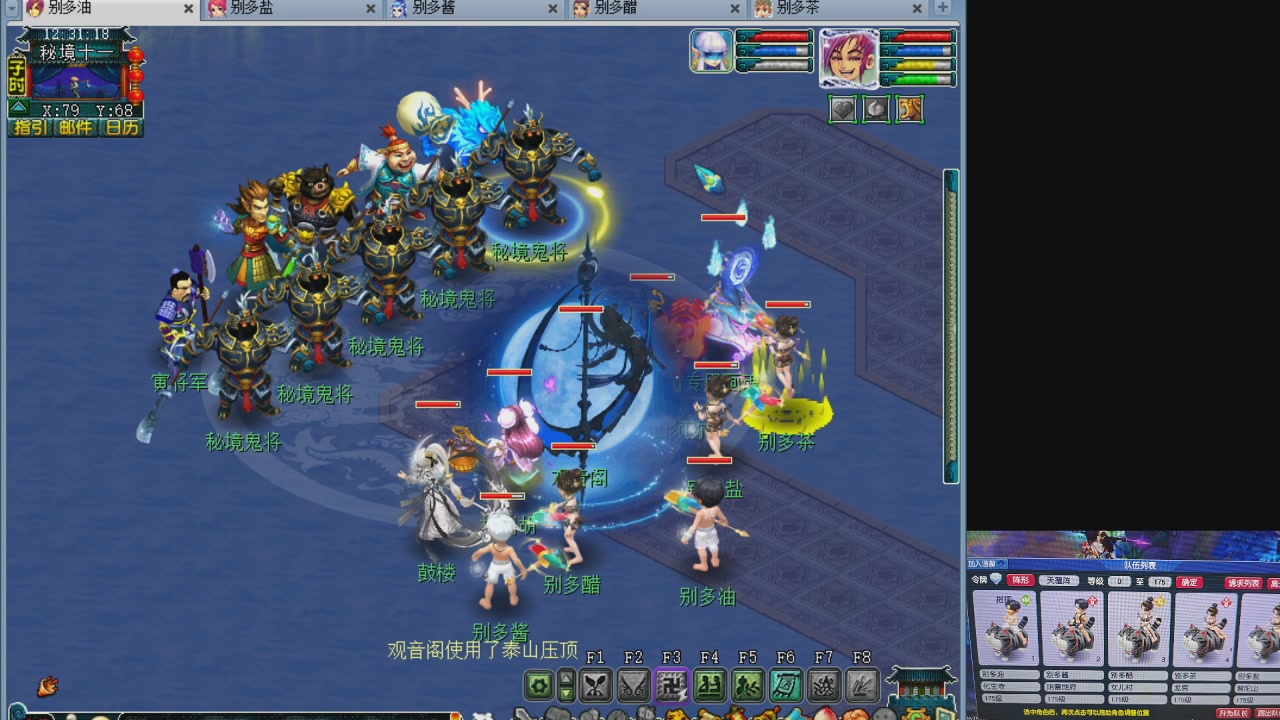Collapse the 队伍列表 panel with its chevron
This screenshot has width=1280, height=720.
point(1002,564)
